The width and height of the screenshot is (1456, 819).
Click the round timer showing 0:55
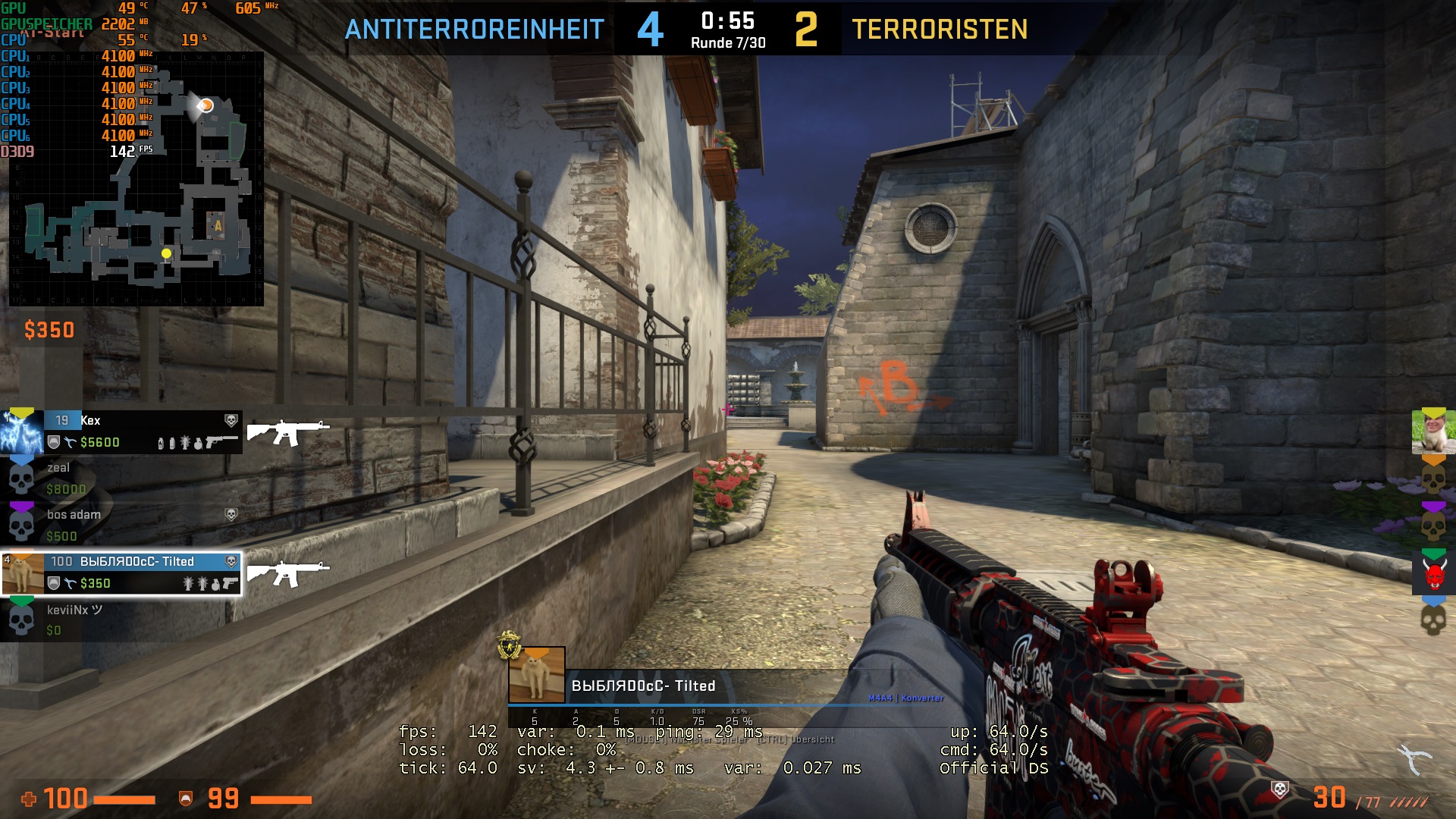(728, 20)
